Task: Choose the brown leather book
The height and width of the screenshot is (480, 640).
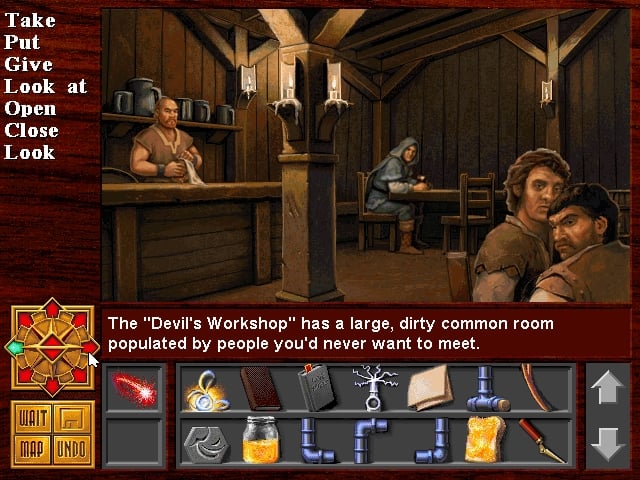Action: click(260, 388)
